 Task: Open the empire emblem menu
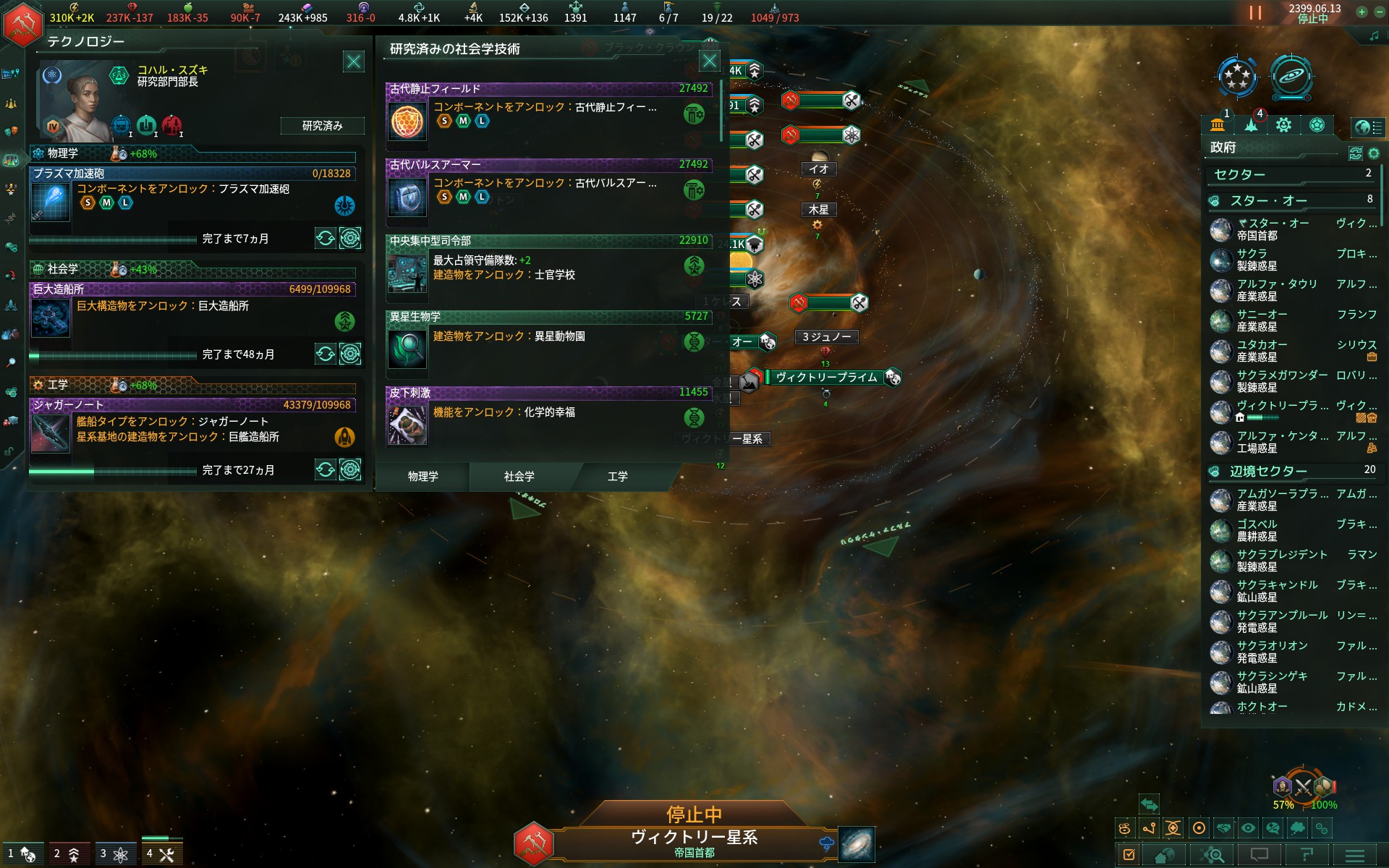22,24
